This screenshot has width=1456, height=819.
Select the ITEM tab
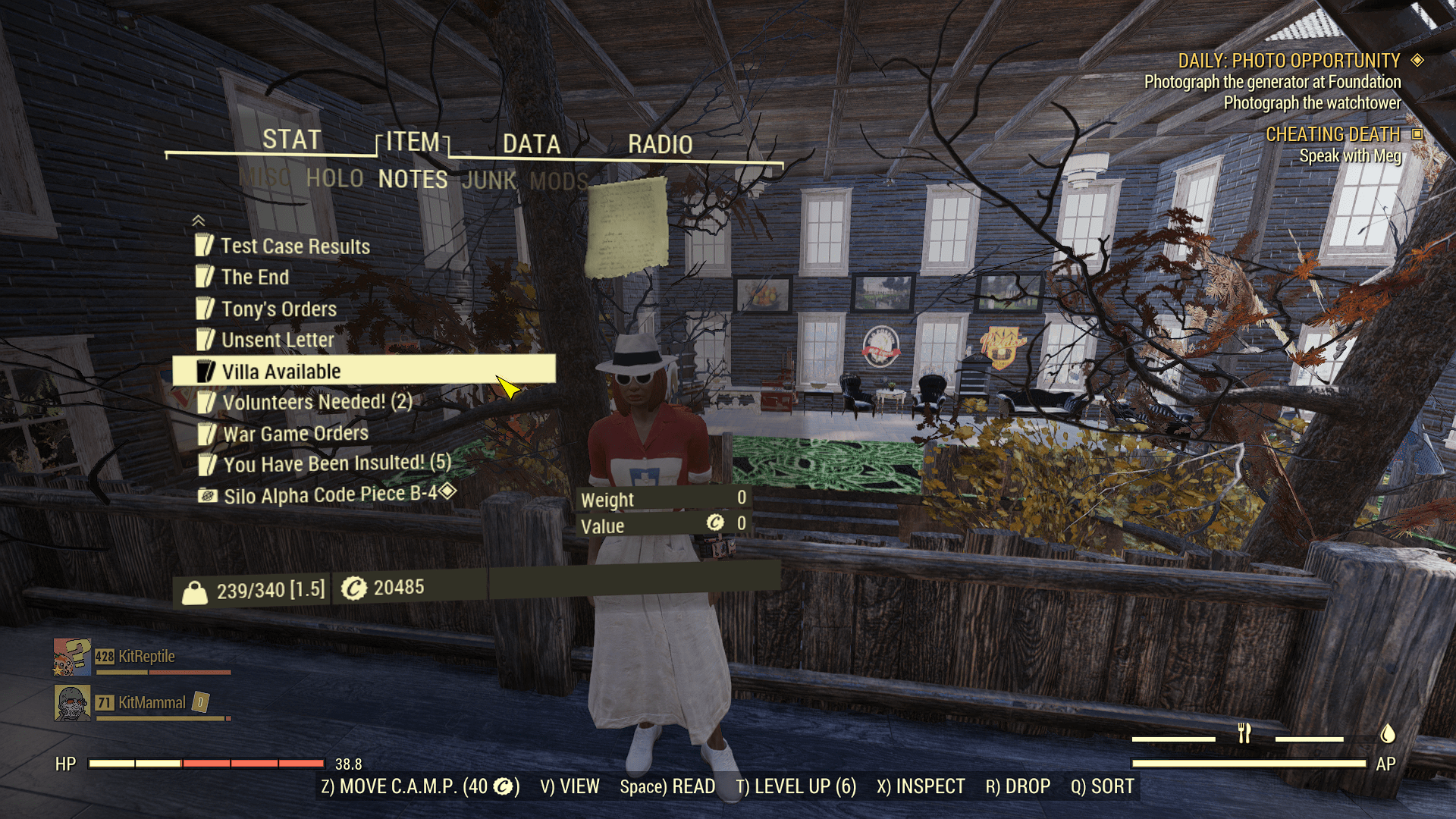[x=413, y=143]
